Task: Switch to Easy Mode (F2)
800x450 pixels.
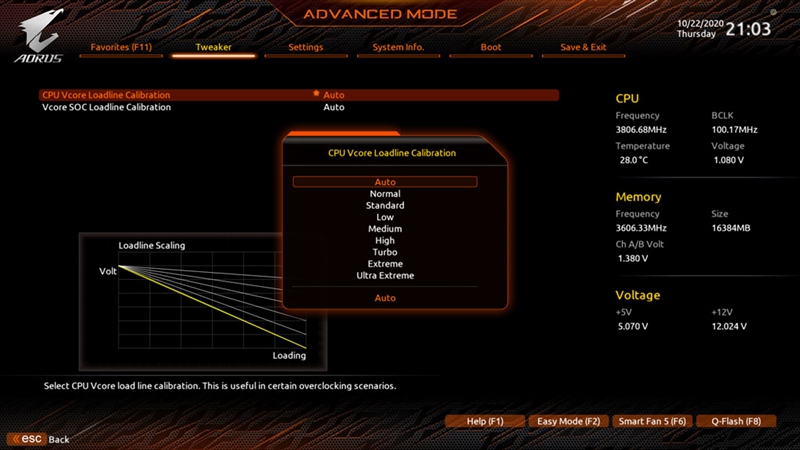Action: pyautogui.click(x=568, y=422)
